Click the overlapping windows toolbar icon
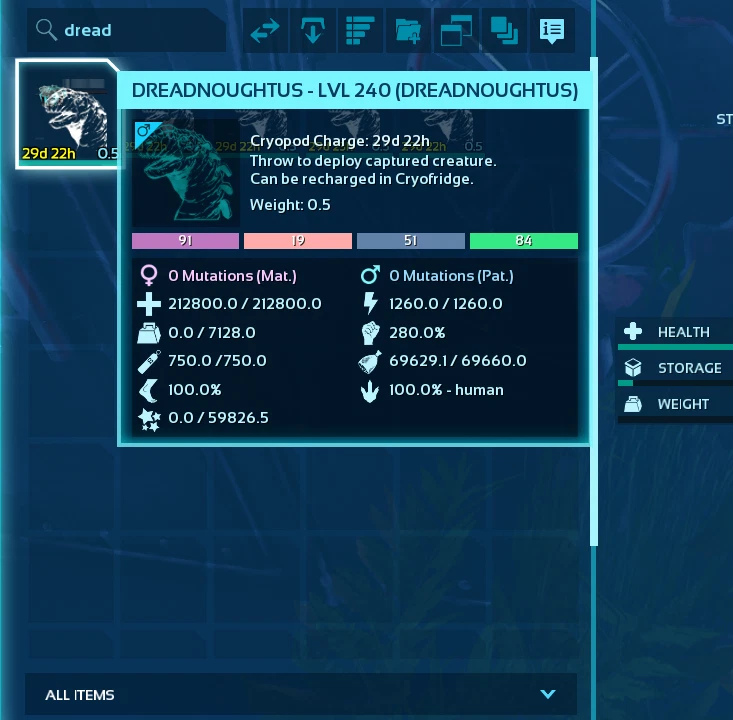Viewport: 733px width, 720px height. (x=456, y=31)
